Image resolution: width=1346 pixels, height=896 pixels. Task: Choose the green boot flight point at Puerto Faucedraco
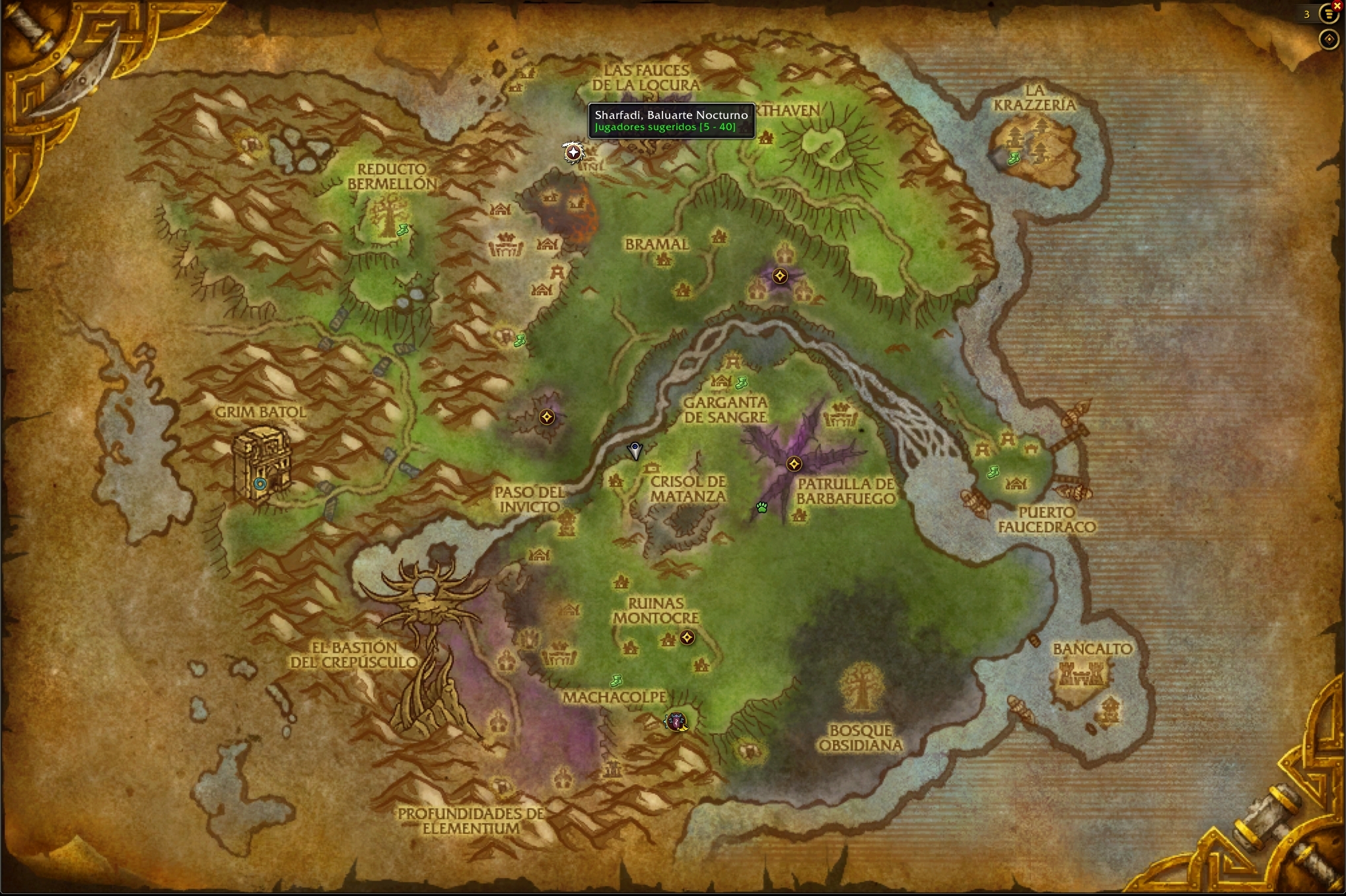tap(993, 471)
